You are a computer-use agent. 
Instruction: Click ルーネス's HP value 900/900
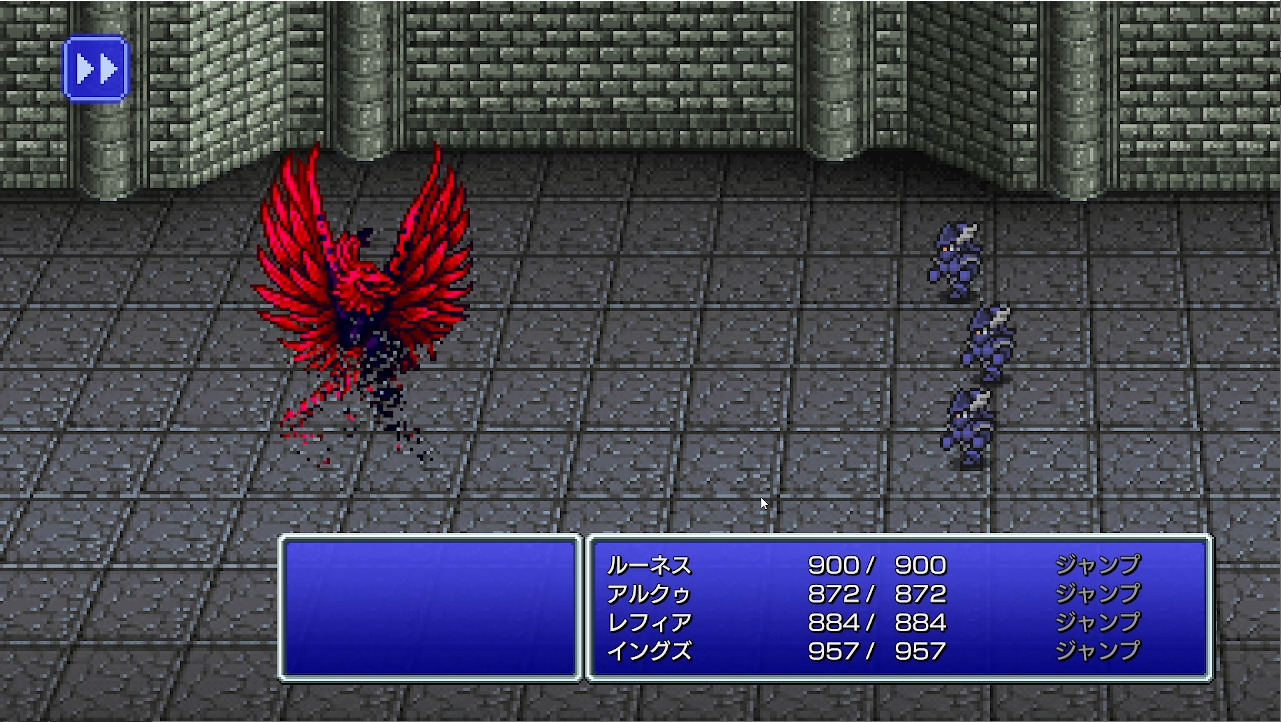[x=877, y=565]
